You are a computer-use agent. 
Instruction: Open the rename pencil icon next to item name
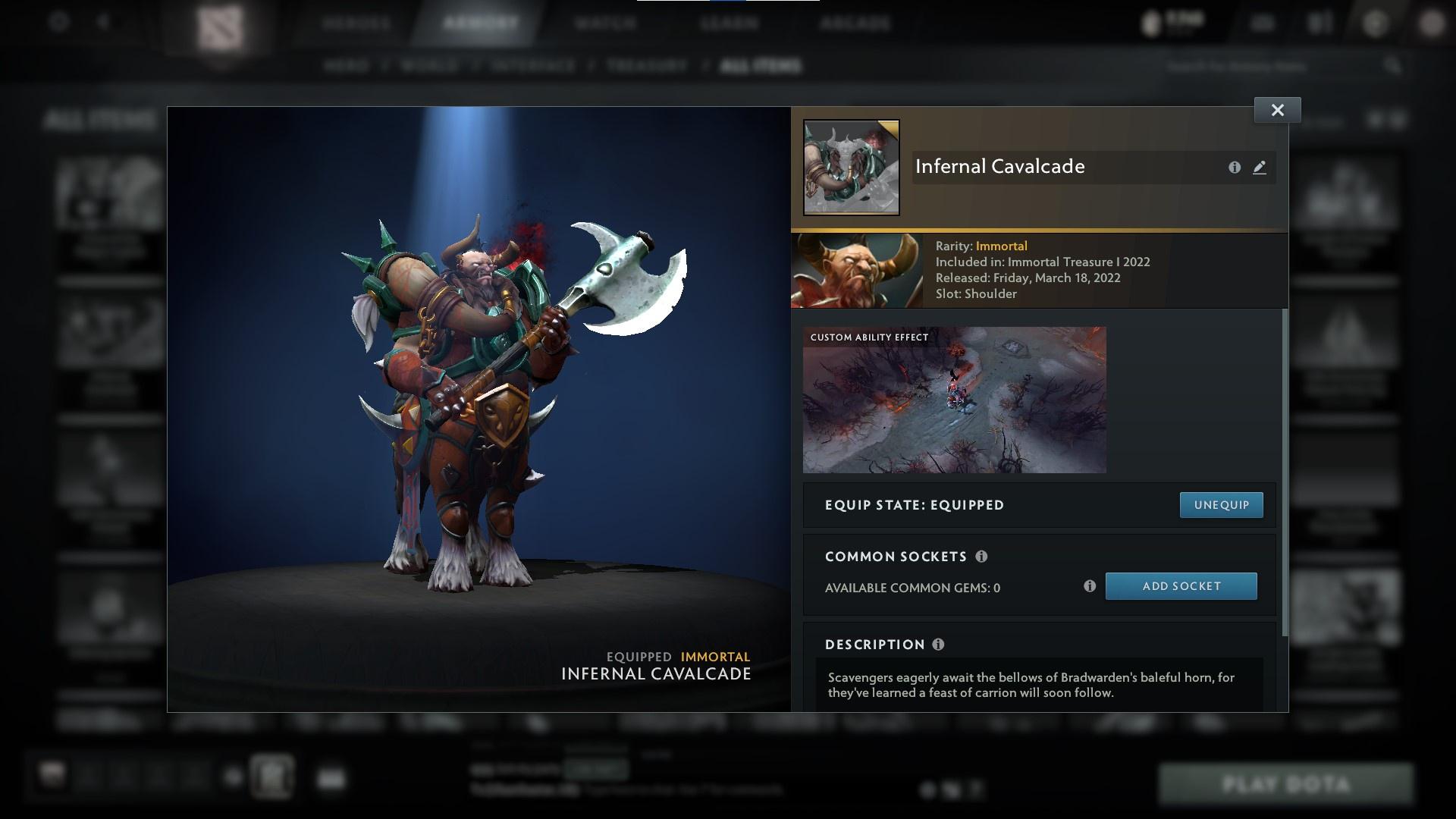[x=1260, y=168]
